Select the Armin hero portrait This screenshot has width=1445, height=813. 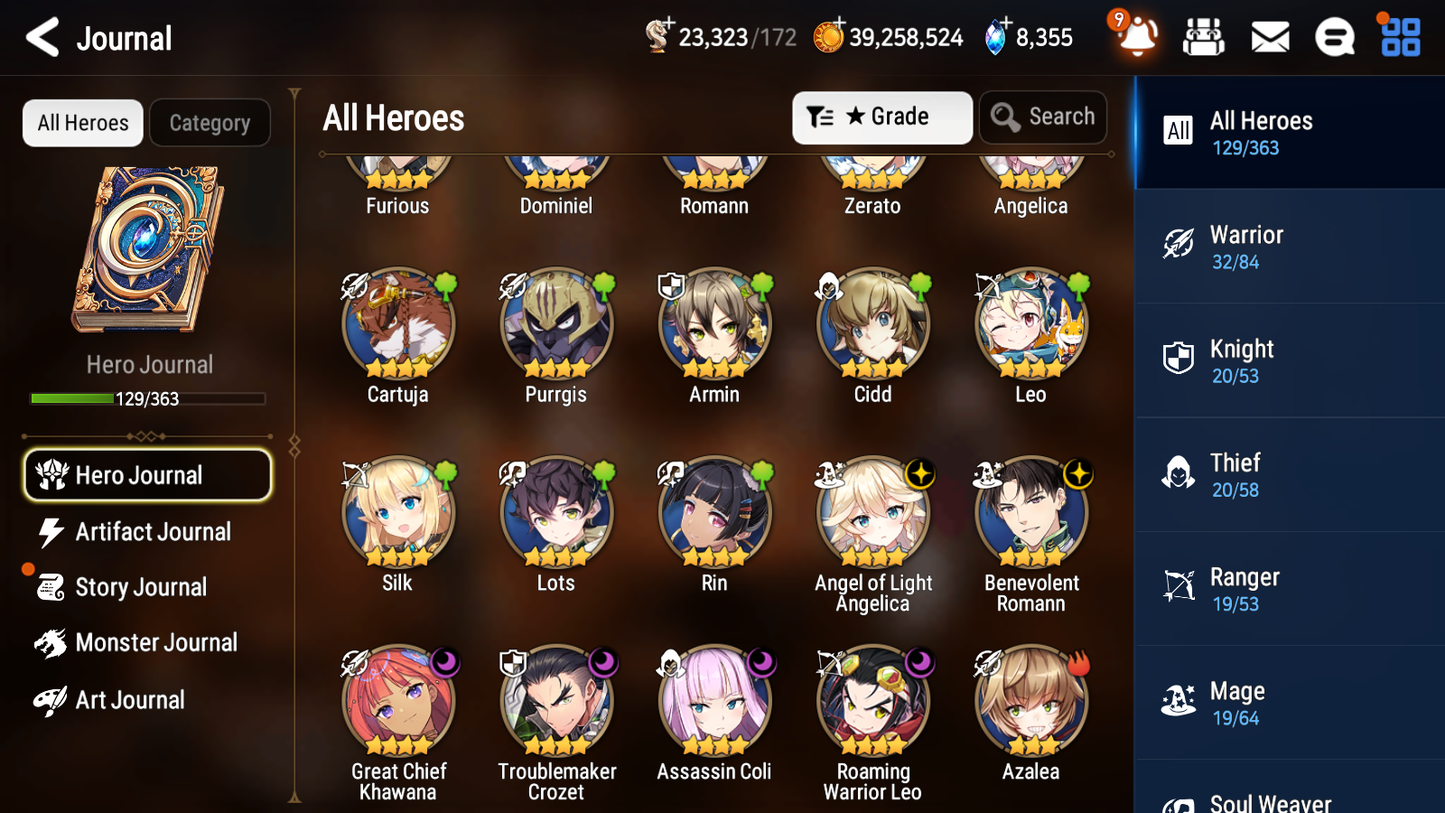coord(713,324)
